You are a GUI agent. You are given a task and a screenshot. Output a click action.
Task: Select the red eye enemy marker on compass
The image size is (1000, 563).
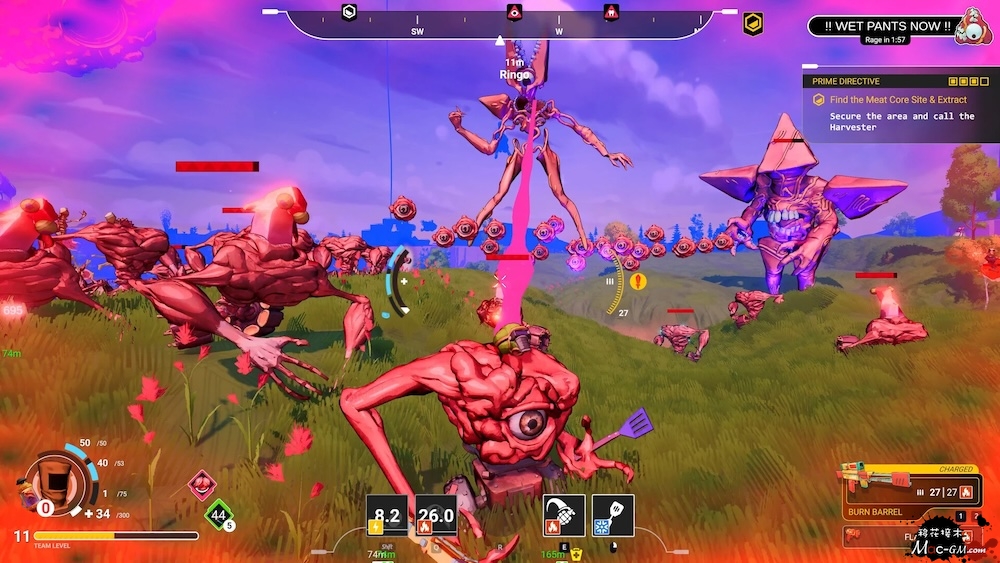pyautogui.click(x=514, y=12)
